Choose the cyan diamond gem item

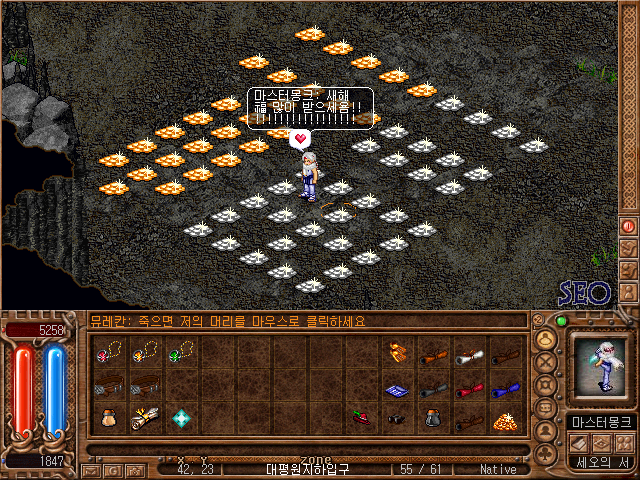click(181, 418)
